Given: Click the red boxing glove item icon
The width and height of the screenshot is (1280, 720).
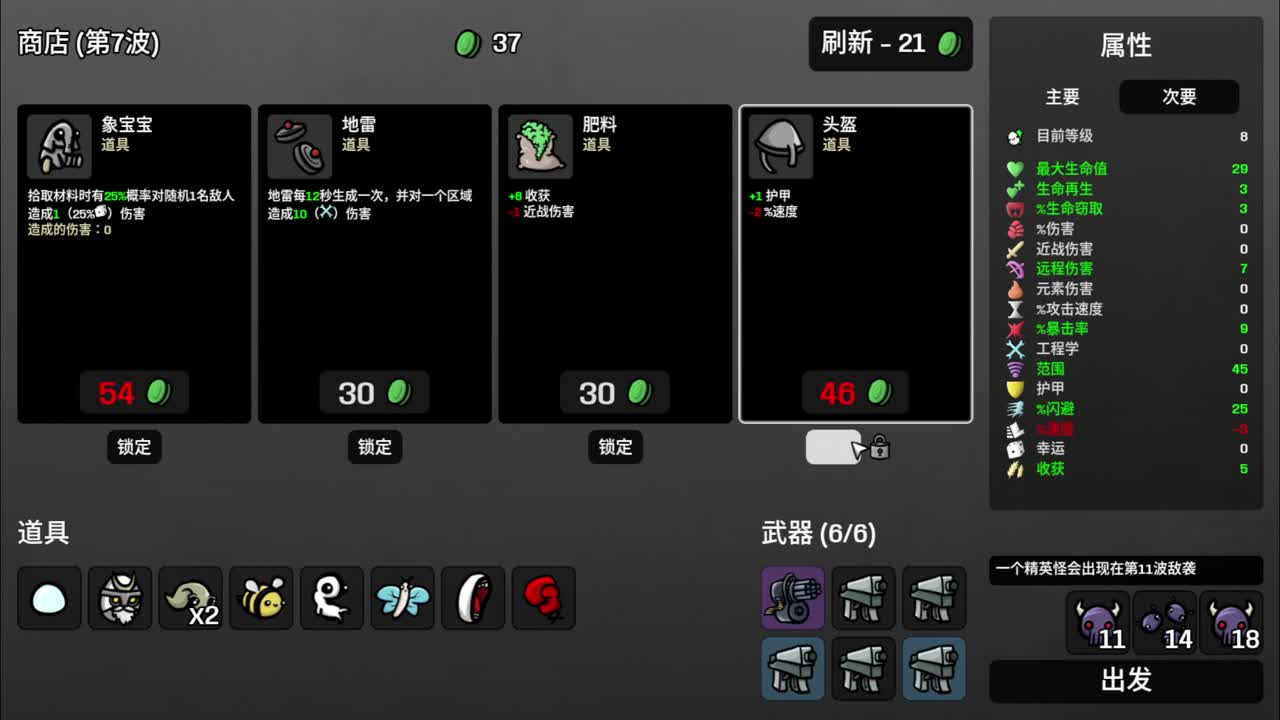Looking at the screenshot, I should 544,598.
